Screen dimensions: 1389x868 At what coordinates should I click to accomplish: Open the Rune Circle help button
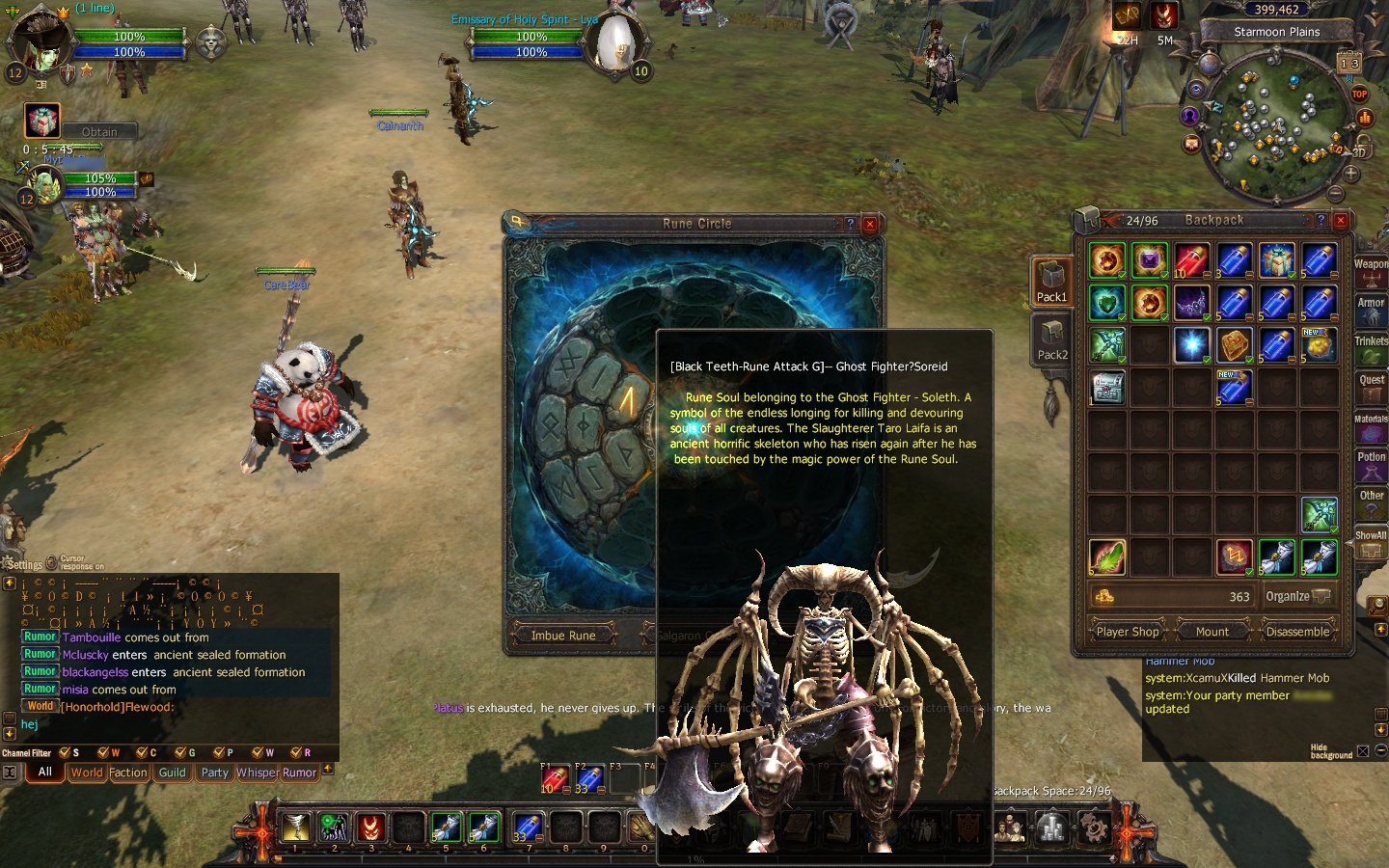point(850,224)
